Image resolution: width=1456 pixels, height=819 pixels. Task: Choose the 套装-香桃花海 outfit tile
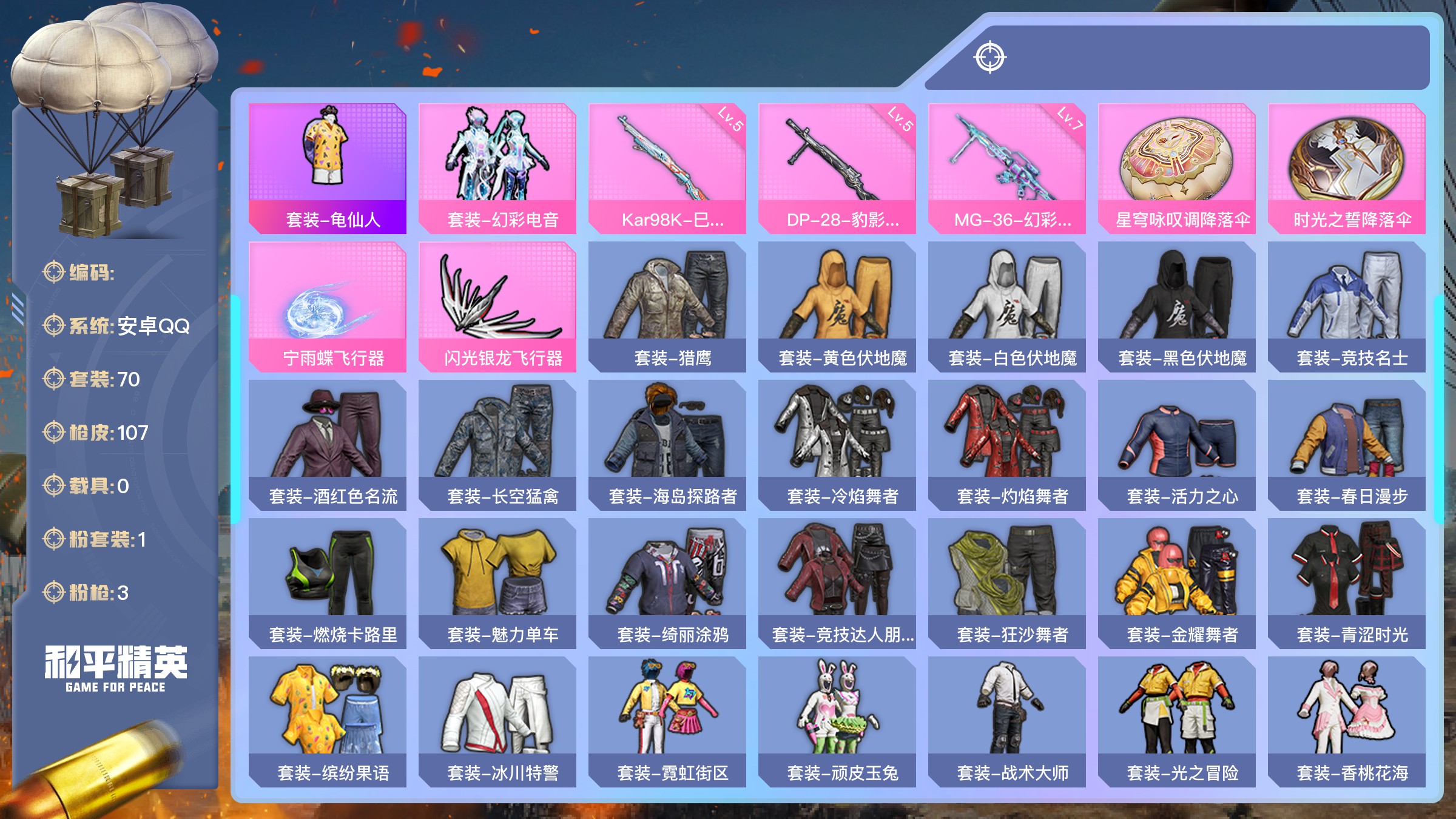1347,721
